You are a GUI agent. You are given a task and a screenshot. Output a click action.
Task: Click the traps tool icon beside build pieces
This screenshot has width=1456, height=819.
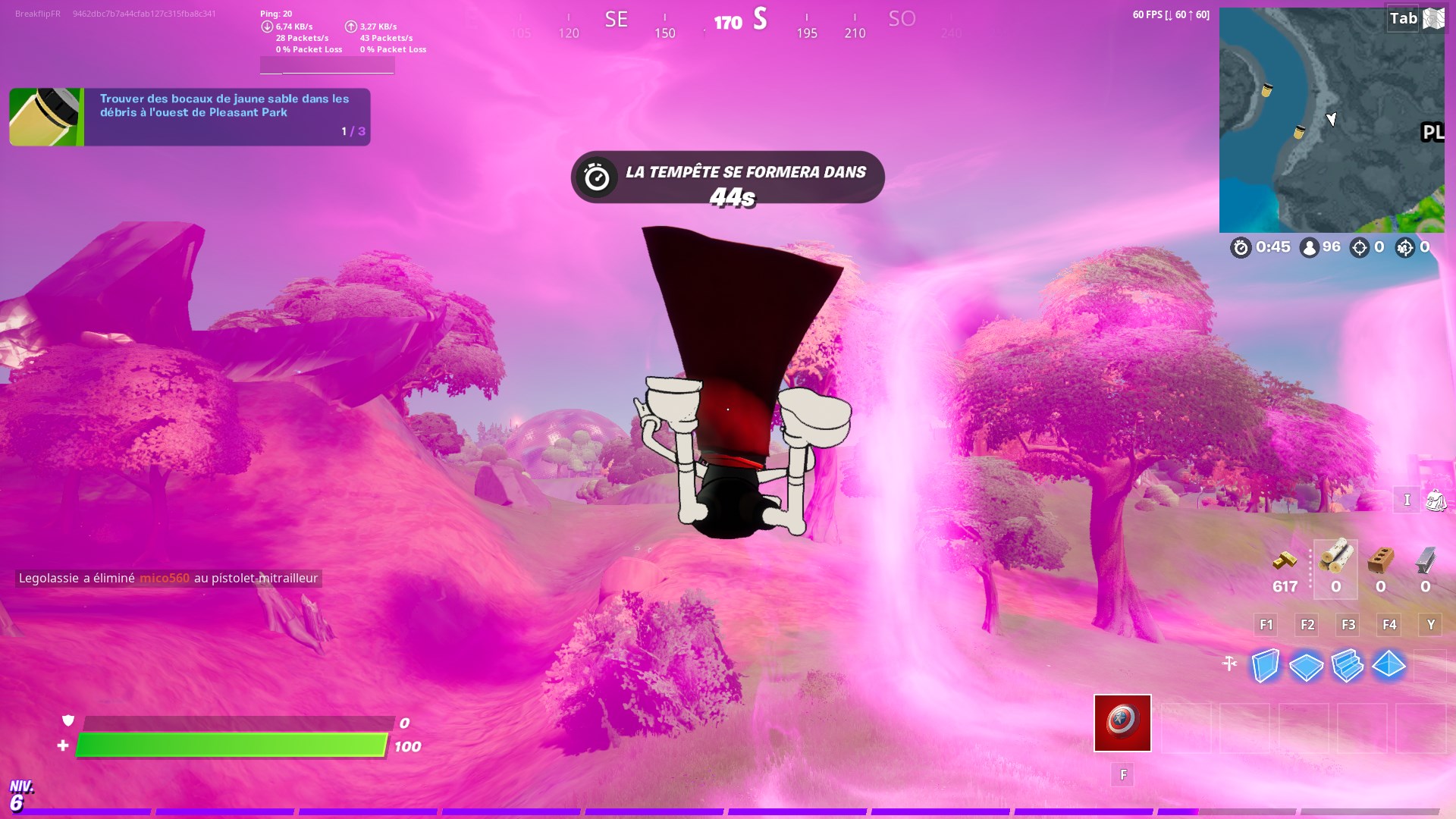1228,663
